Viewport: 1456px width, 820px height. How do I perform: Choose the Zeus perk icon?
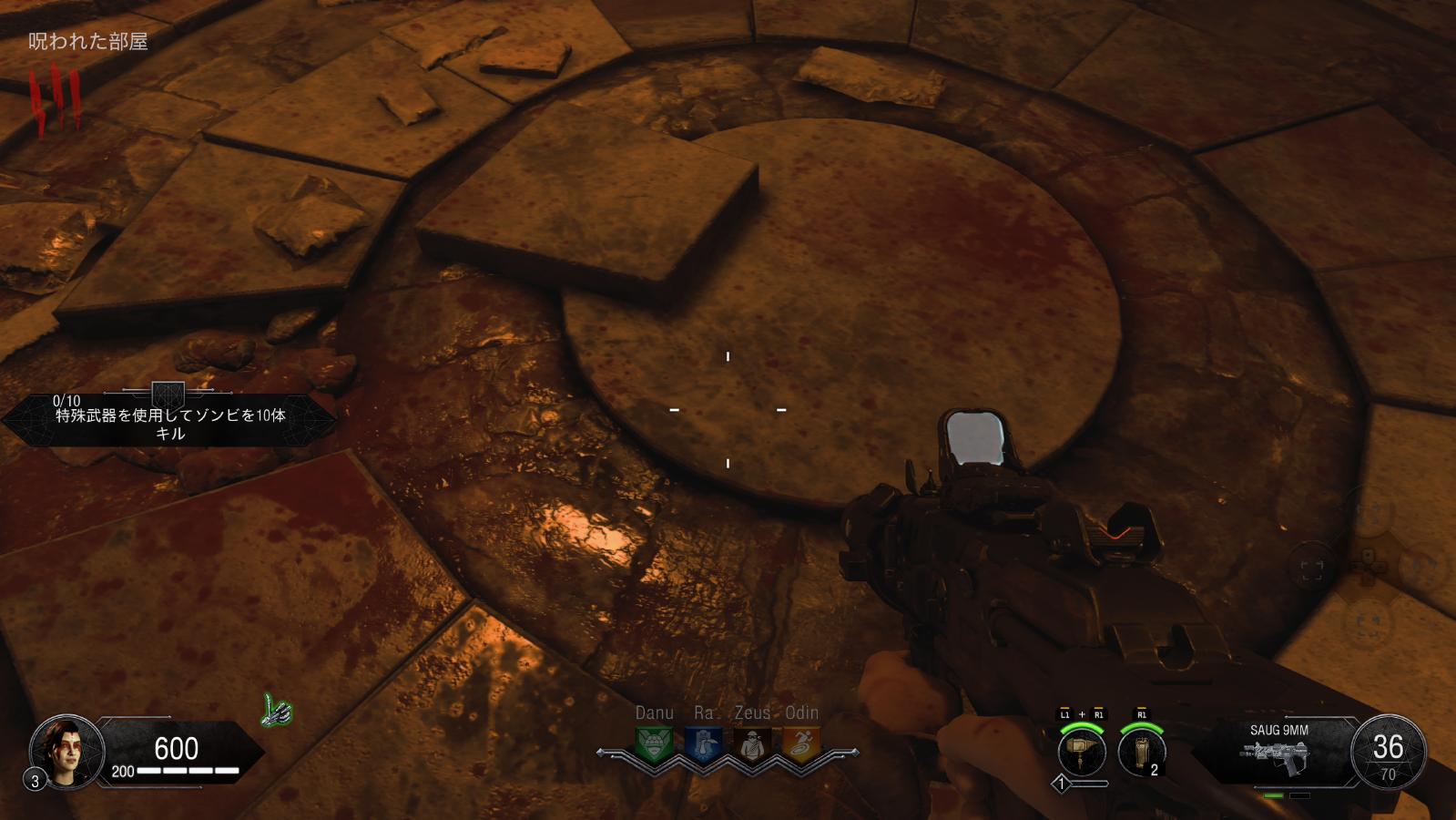751,743
